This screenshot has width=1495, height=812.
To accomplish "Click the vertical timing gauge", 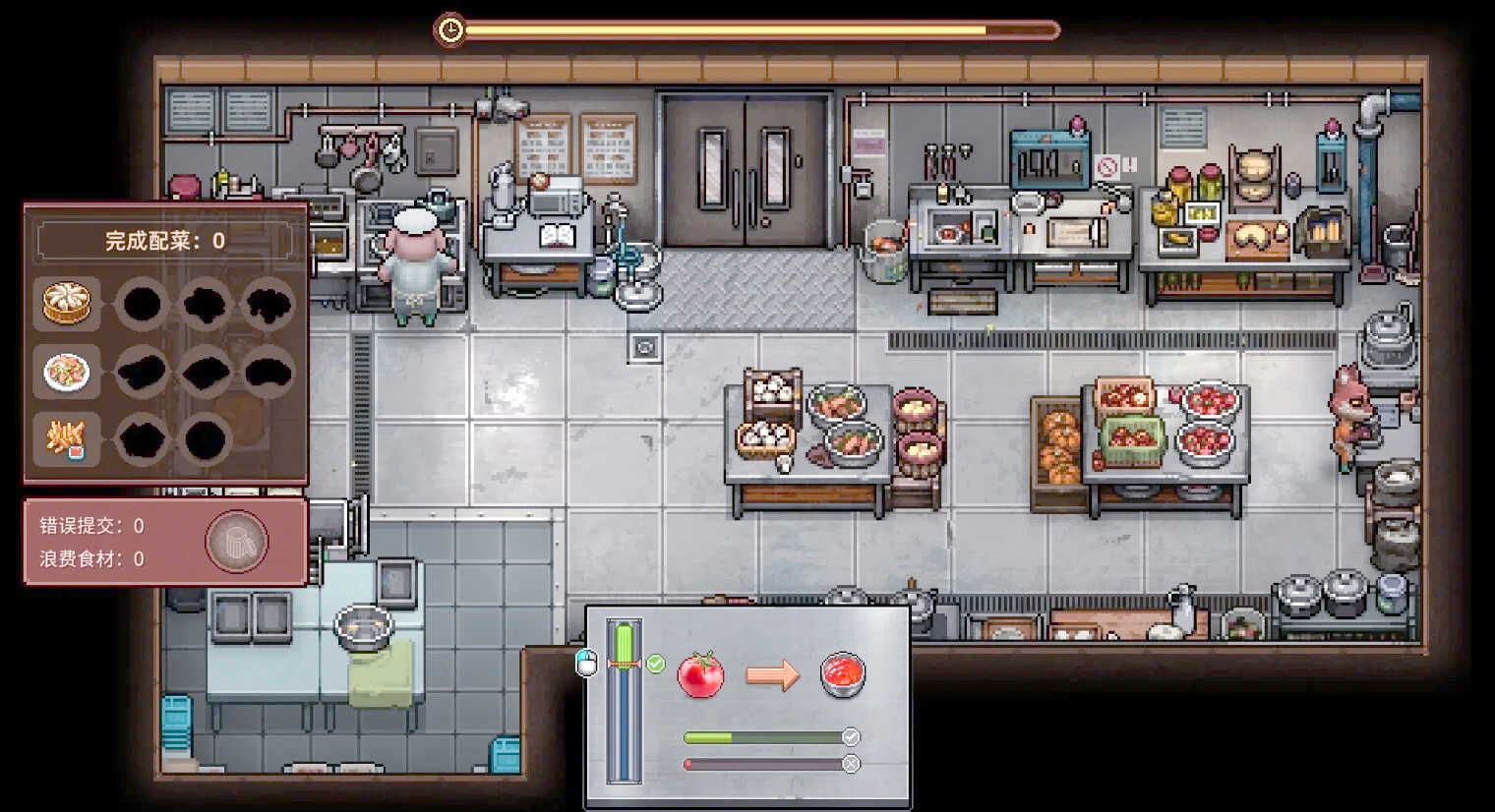I will tap(624, 701).
